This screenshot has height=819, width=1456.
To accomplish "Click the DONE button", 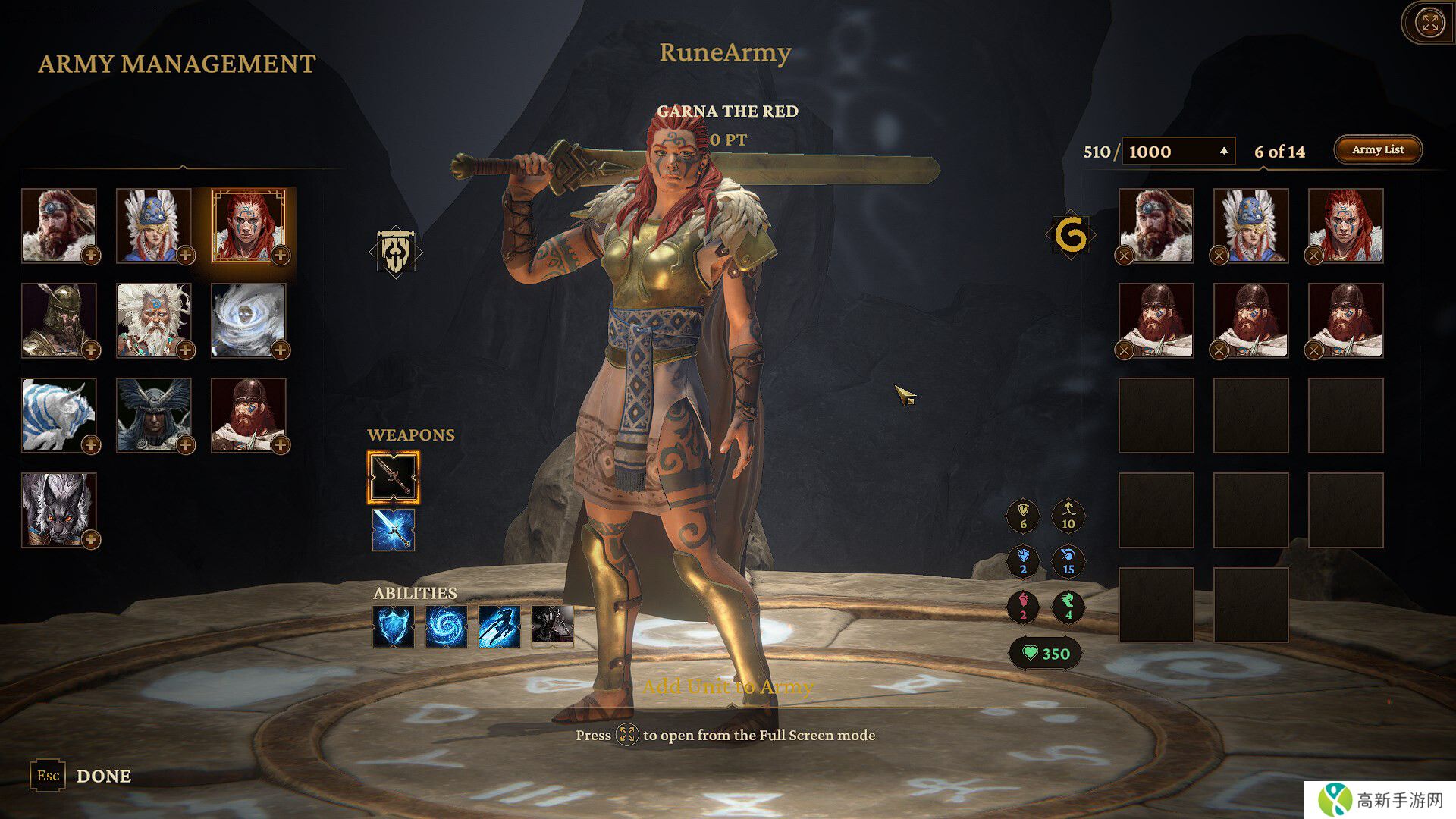I will pos(104,776).
